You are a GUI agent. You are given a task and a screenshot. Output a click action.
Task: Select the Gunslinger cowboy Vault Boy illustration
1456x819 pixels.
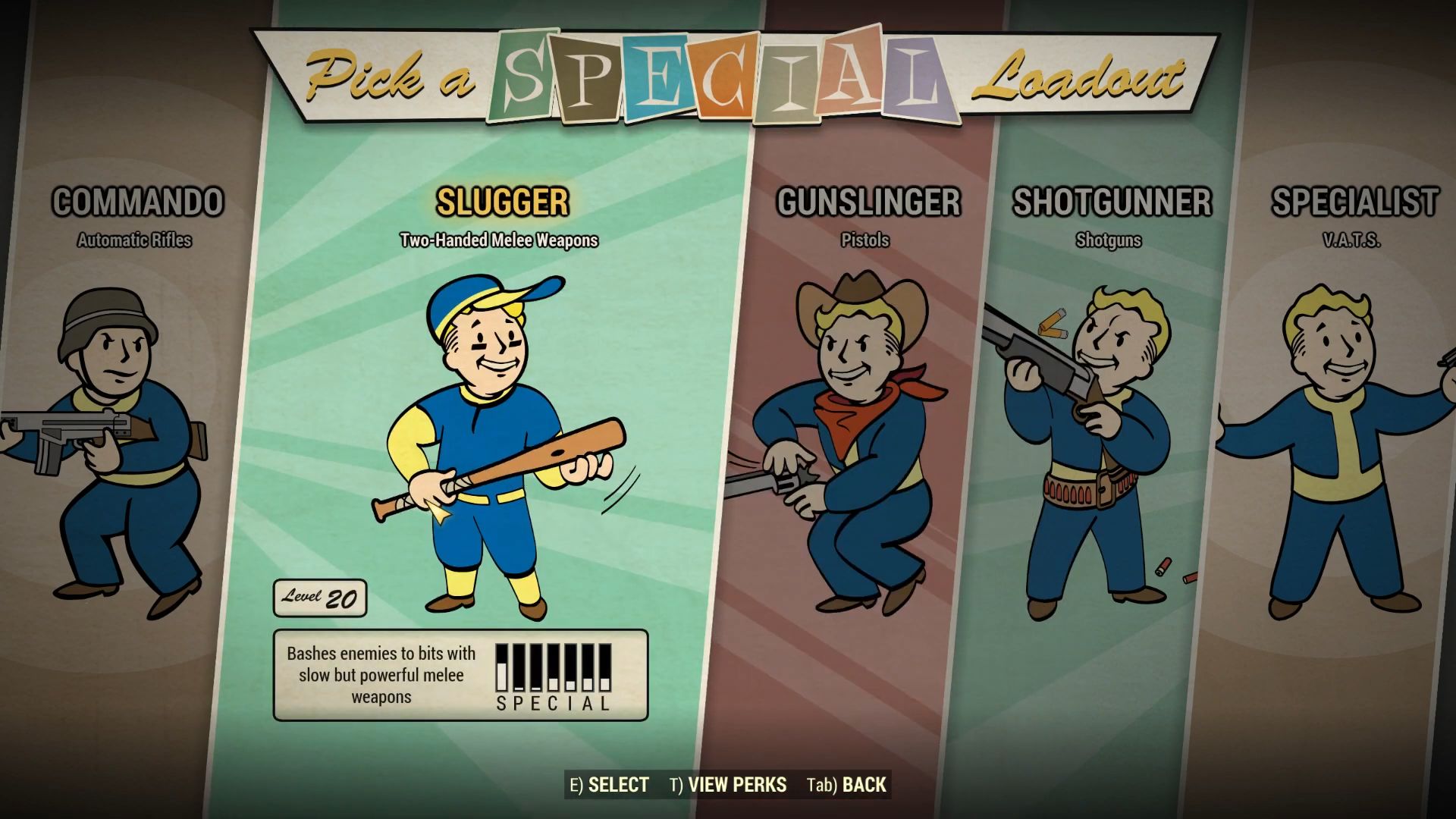point(857,440)
